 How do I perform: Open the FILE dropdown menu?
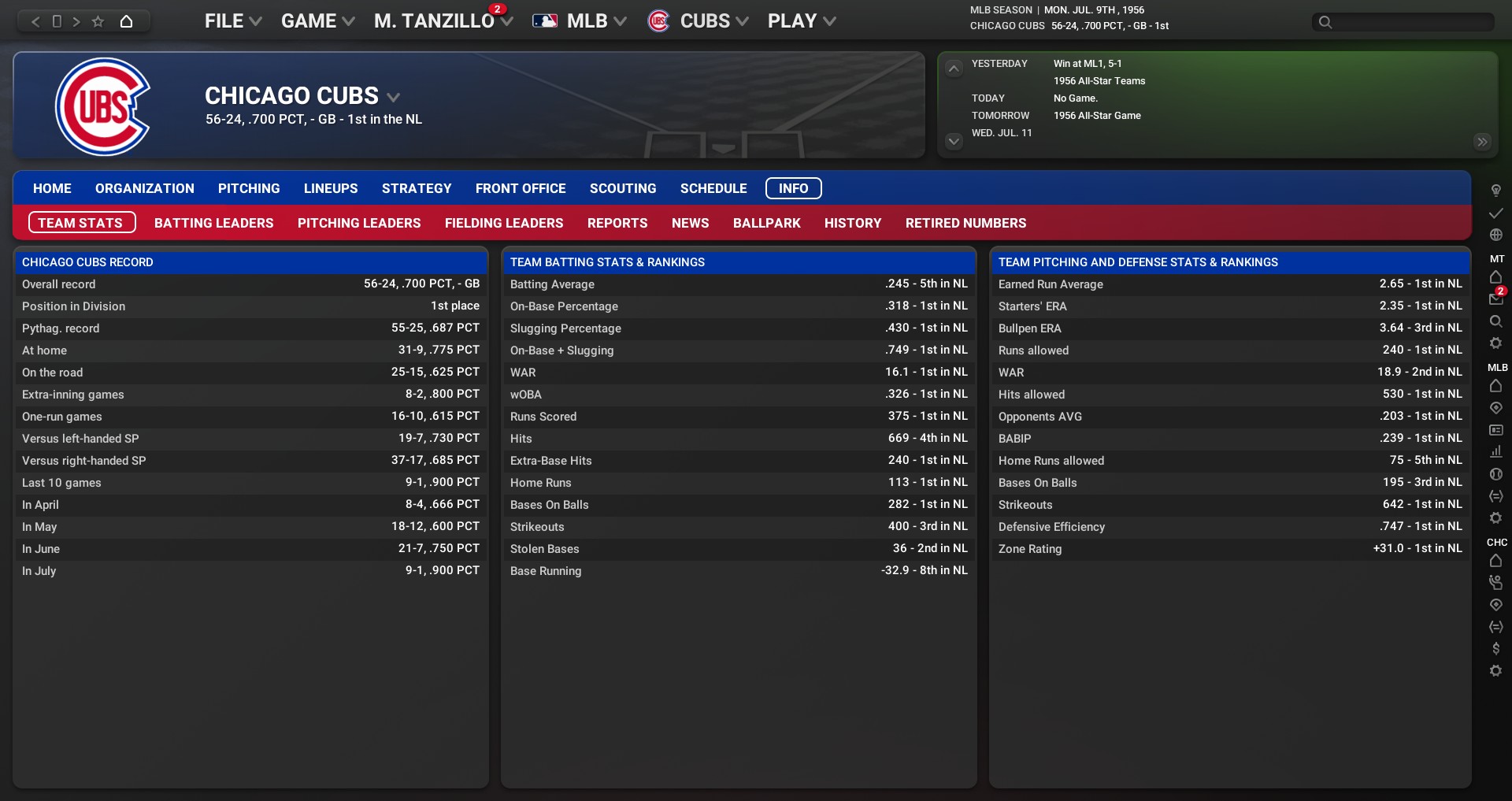click(x=232, y=21)
